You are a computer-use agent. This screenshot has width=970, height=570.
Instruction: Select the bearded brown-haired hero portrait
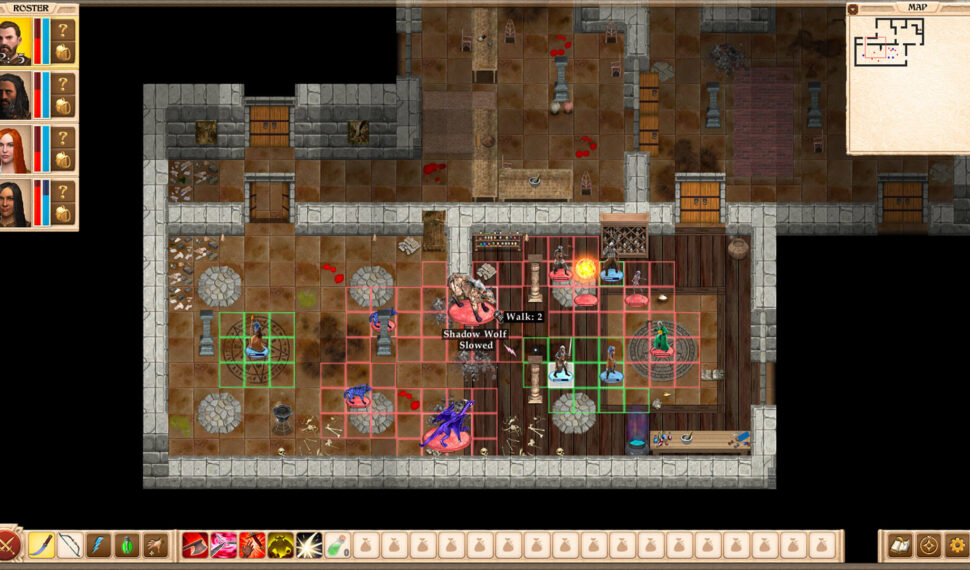point(15,42)
